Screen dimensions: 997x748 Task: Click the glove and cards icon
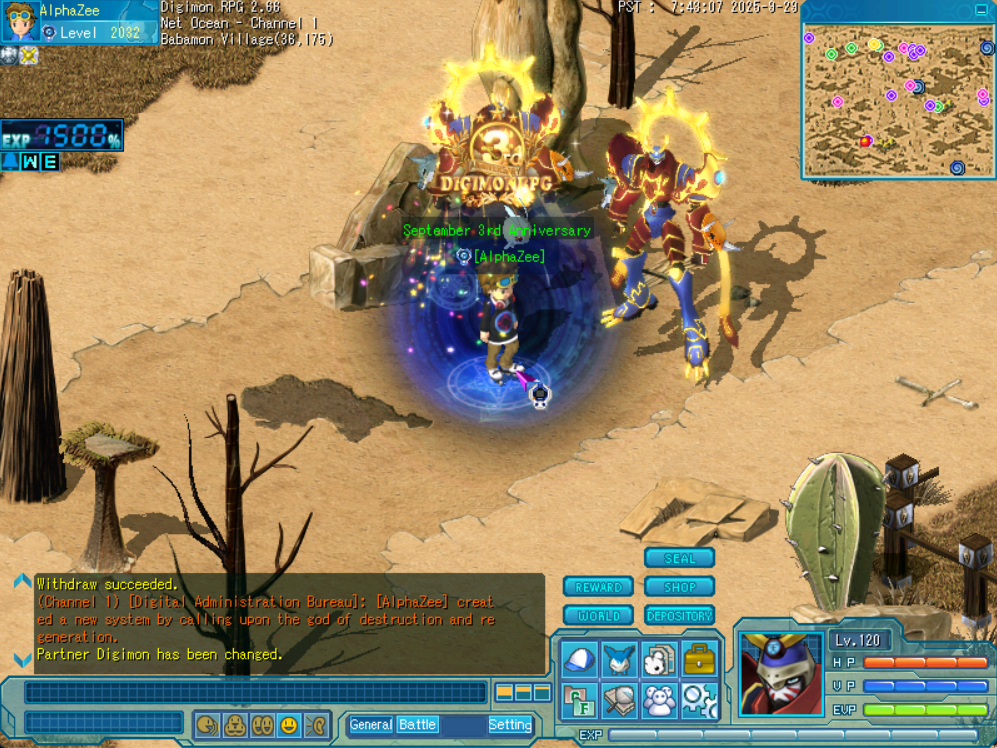pos(659,660)
